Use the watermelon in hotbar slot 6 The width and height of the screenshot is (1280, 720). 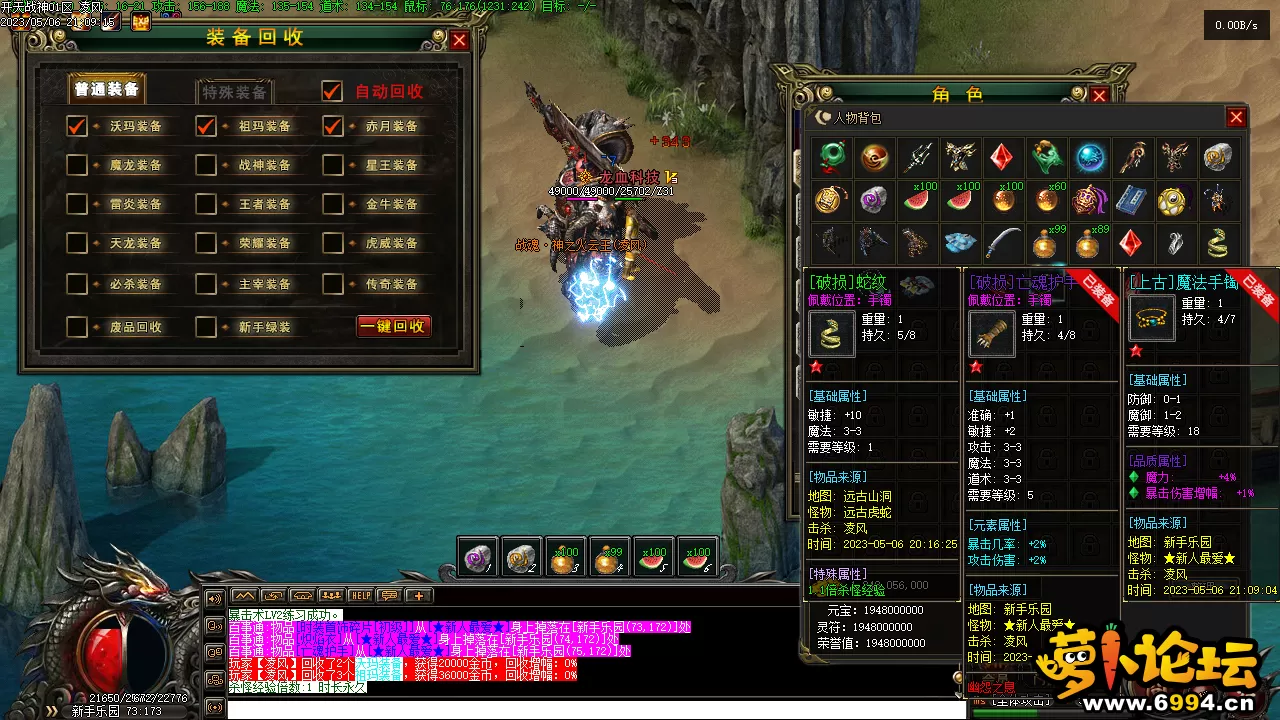(x=696, y=558)
